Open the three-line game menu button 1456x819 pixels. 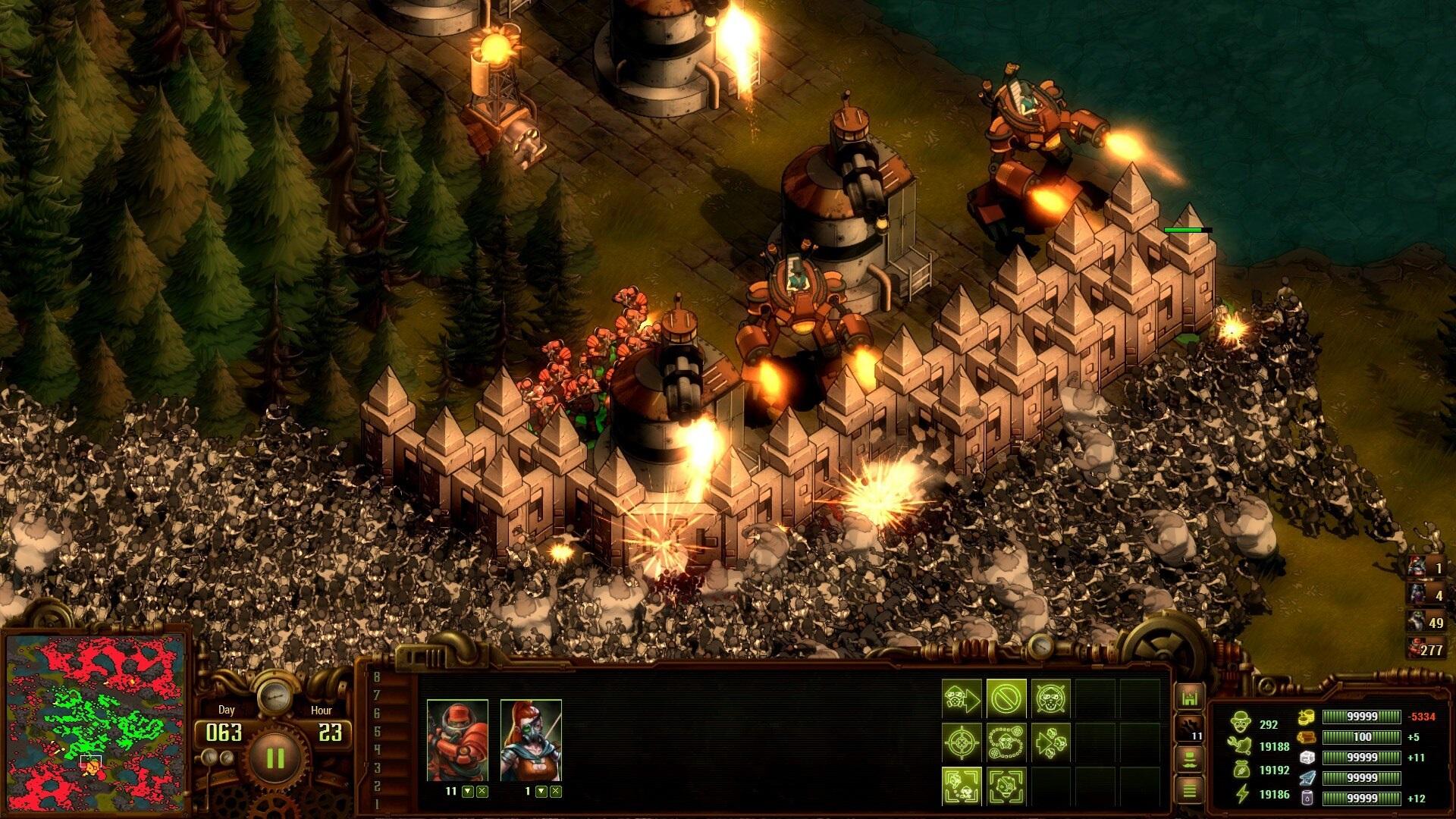tap(1189, 790)
